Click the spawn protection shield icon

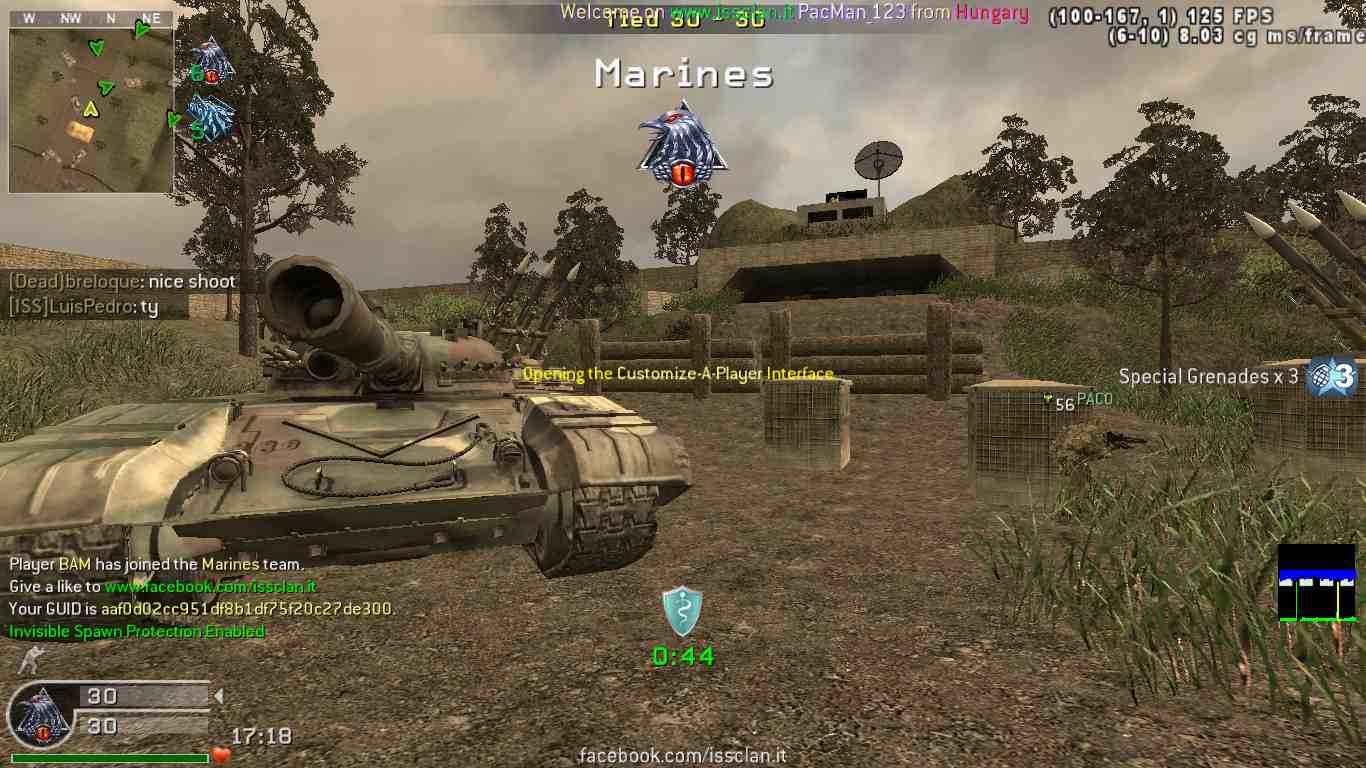coord(682,611)
